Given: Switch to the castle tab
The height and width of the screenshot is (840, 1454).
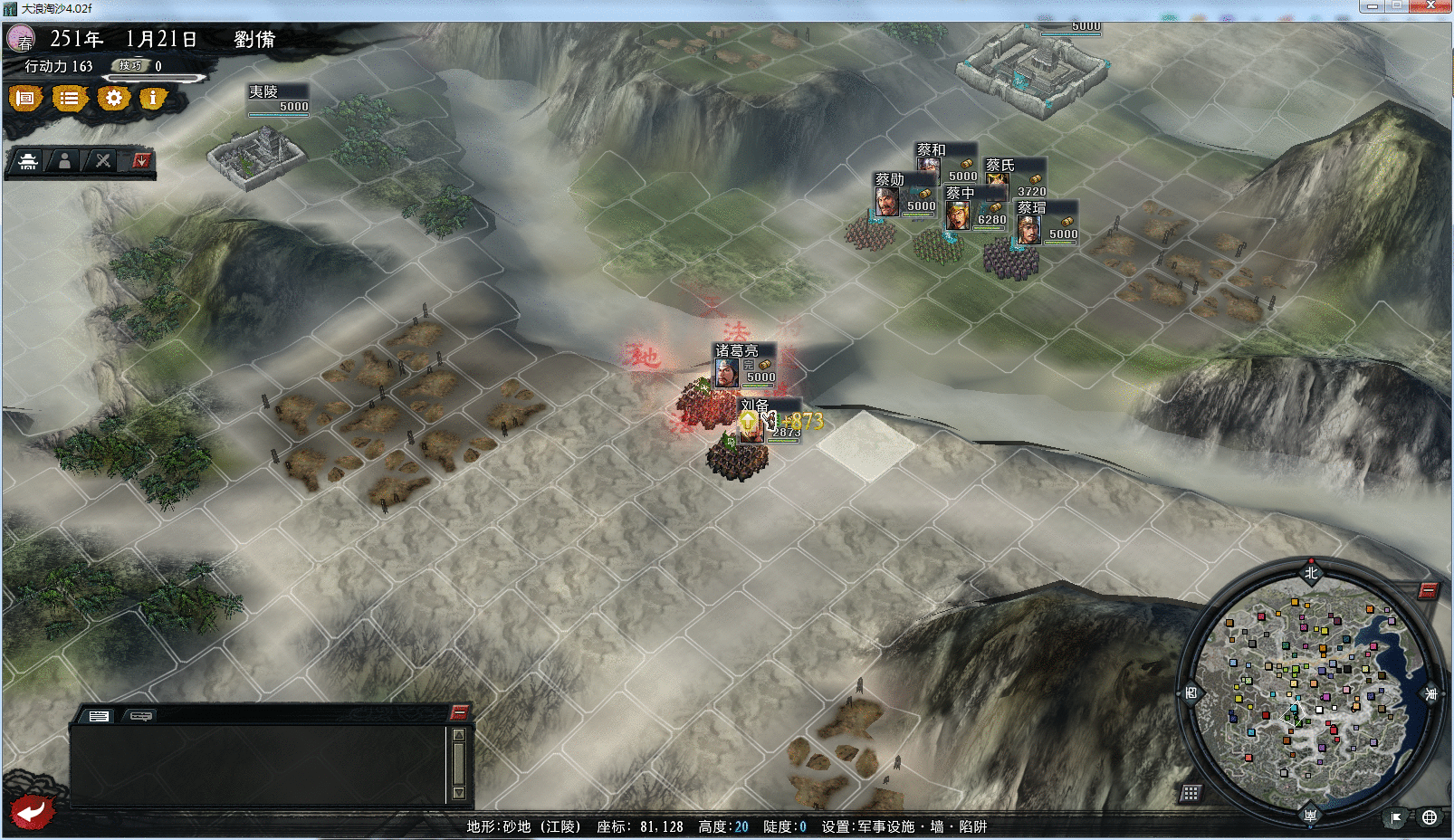Looking at the screenshot, I should pos(28,161).
